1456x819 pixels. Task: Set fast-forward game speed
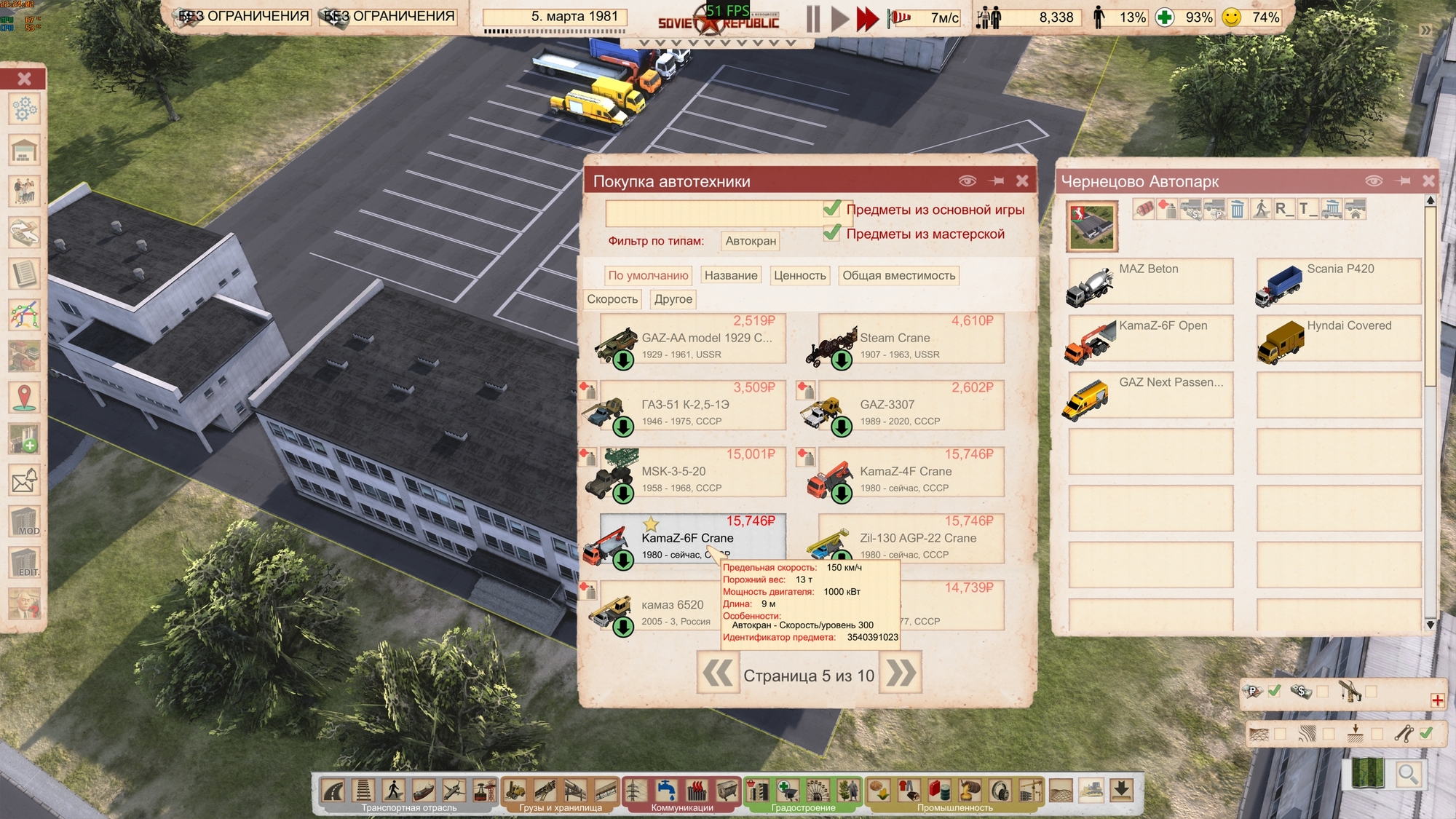[866, 18]
